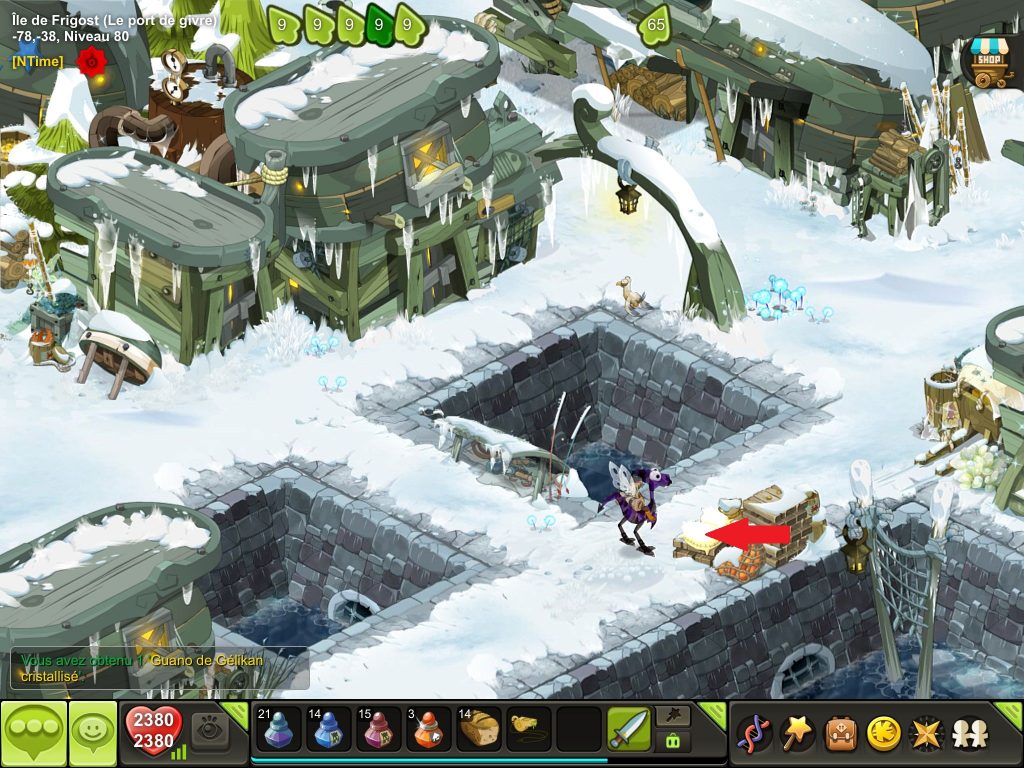The height and width of the screenshot is (768, 1024).
Task: Click the dark green monster group leaf
Action: point(379,25)
